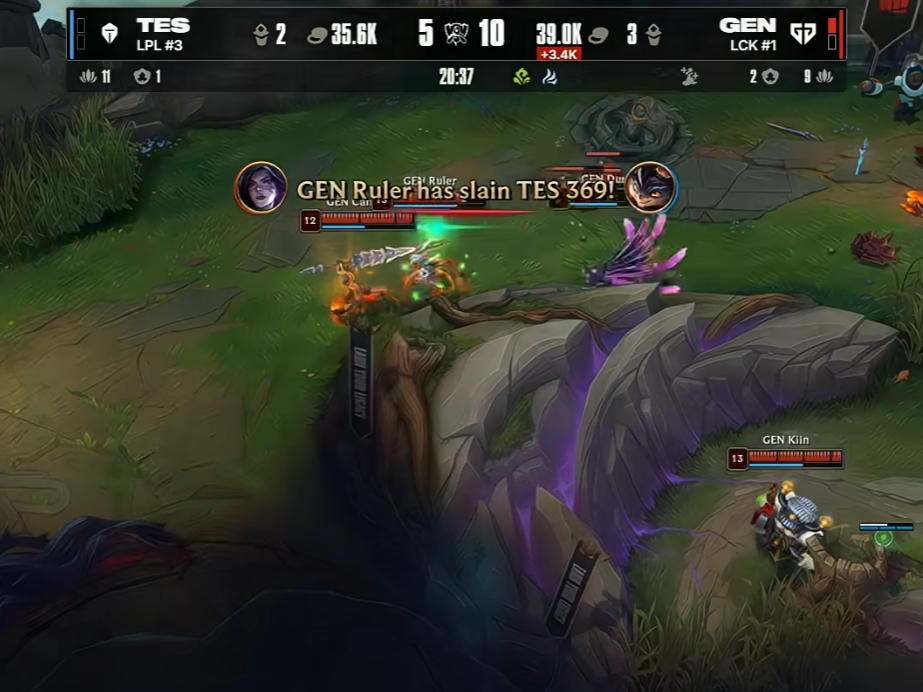
Task: Click the slain champion portrait in kill banner
Action: (650, 188)
